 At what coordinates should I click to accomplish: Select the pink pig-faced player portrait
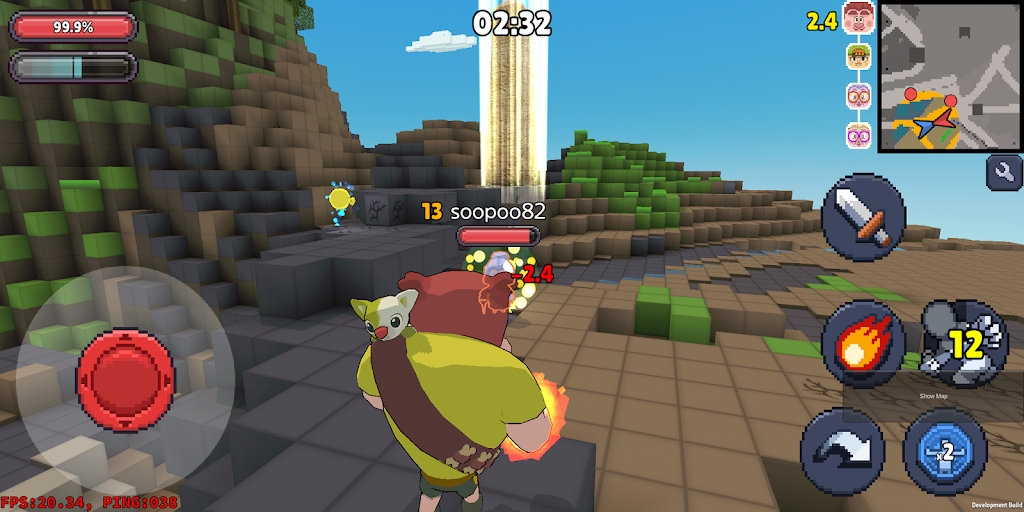[x=858, y=17]
